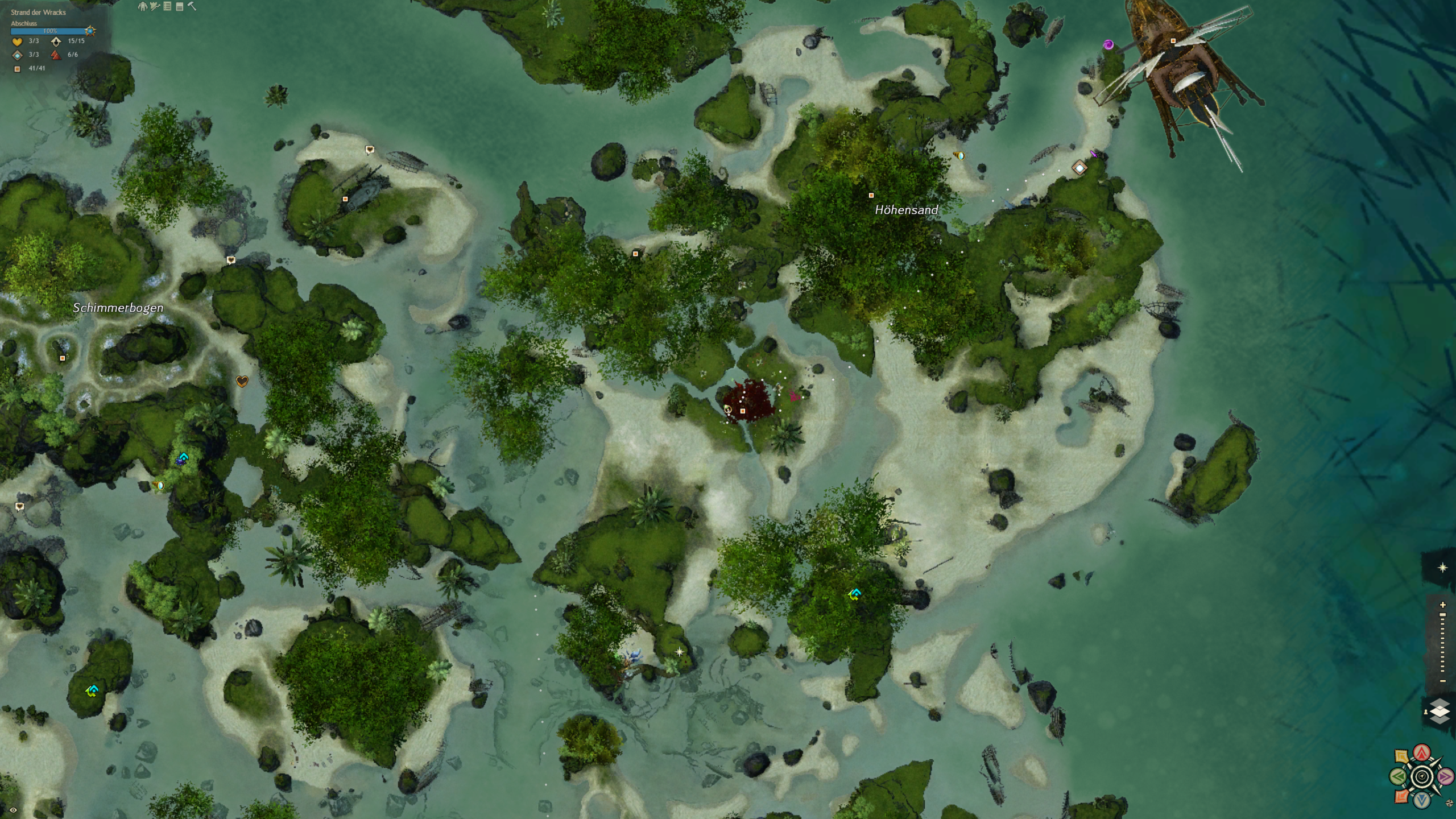The image size is (1456, 819).
Task: Select the orange square marker on compass
Action: tap(1402, 796)
